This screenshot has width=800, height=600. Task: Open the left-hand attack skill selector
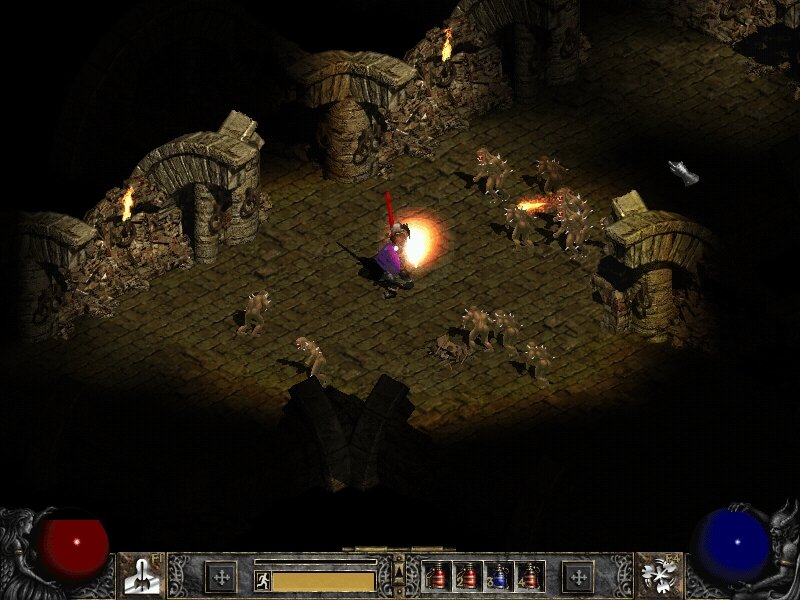click(x=140, y=575)
